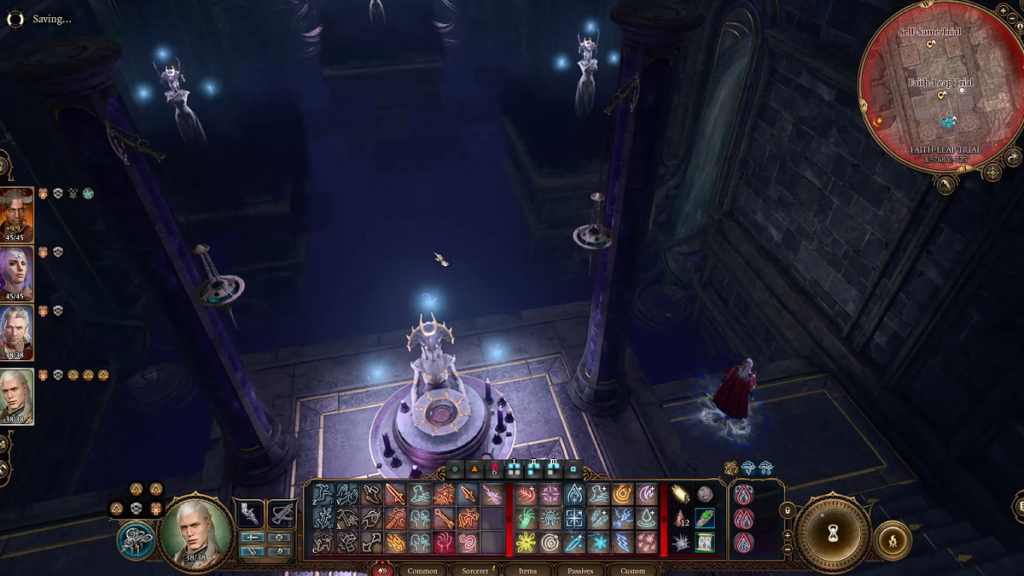Click the teal swirl button beside portrait
The width and height of the screenshot is (1024, 576).
pyautogui.click(x=136, y=540)
